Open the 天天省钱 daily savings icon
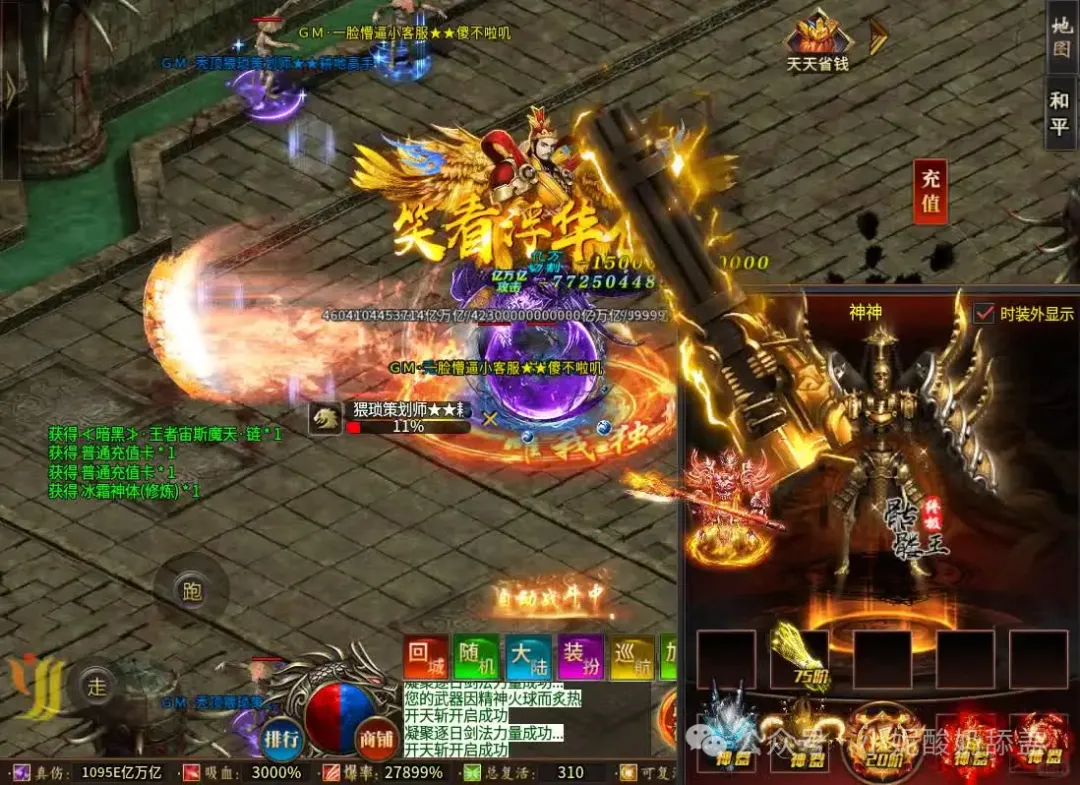The height and width of the screenshot is (785, 1080). [x=818, y=41]
